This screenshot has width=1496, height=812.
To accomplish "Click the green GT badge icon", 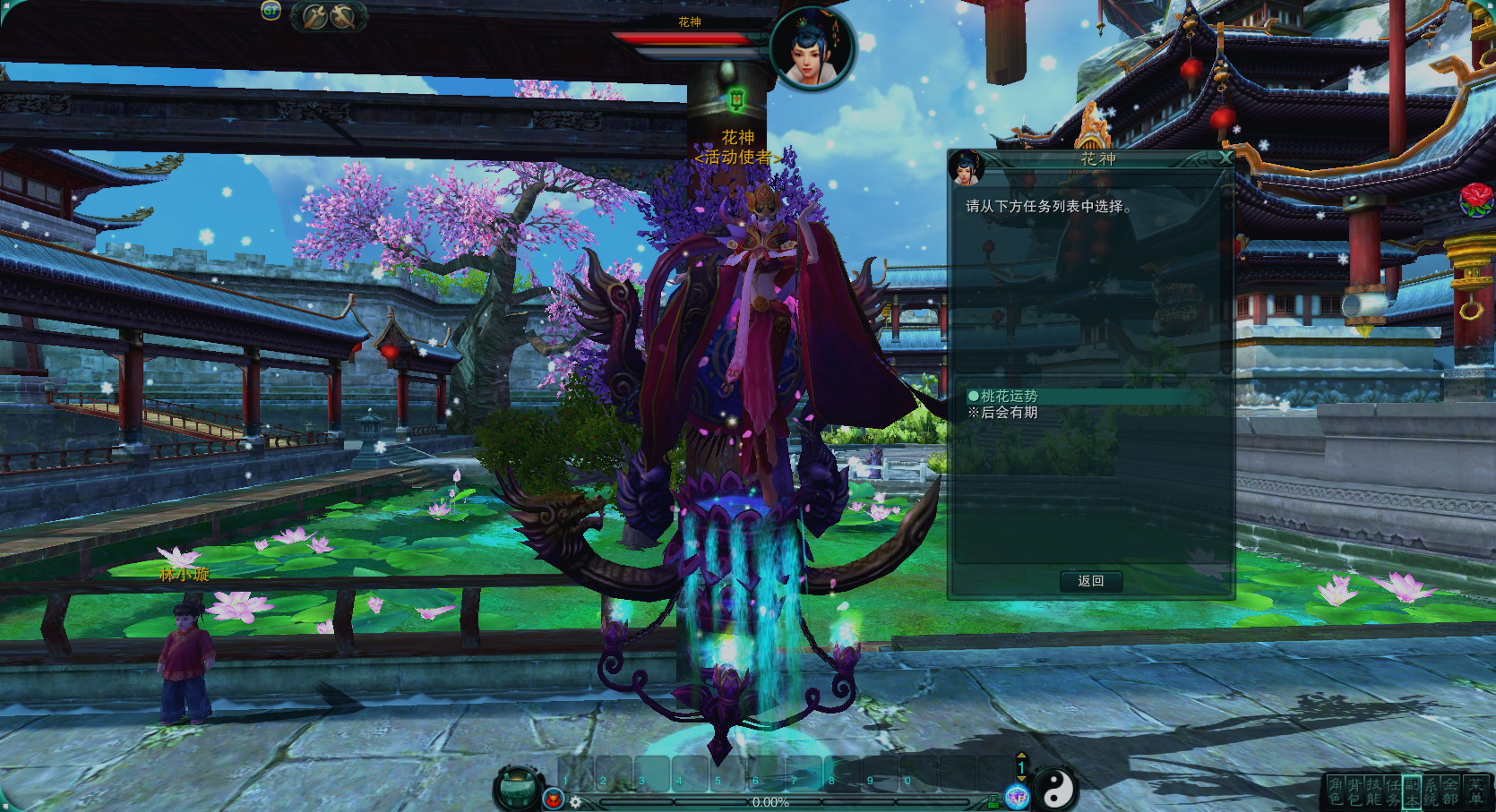I will pos(271,11).
